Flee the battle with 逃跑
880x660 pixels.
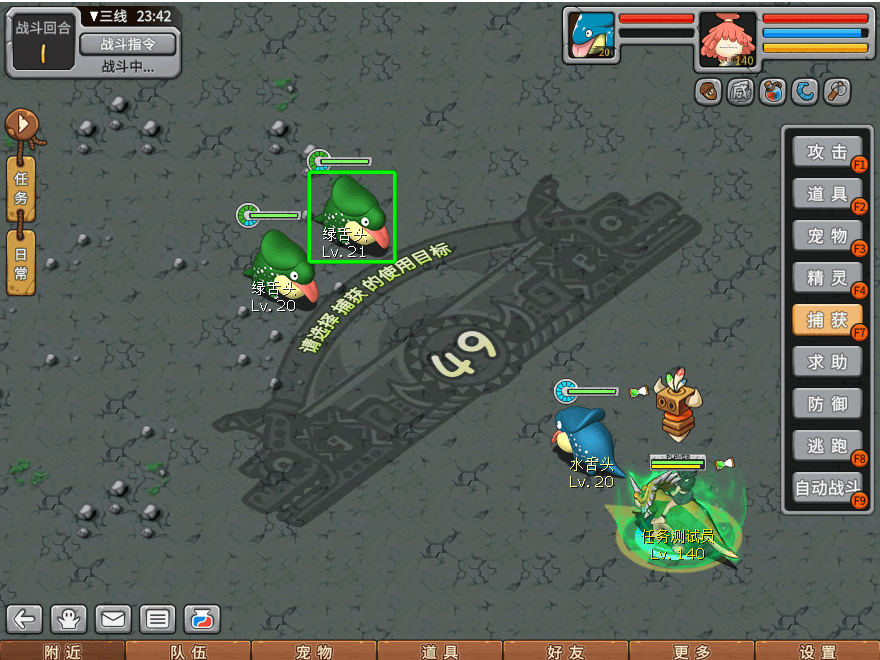[826, 446]
